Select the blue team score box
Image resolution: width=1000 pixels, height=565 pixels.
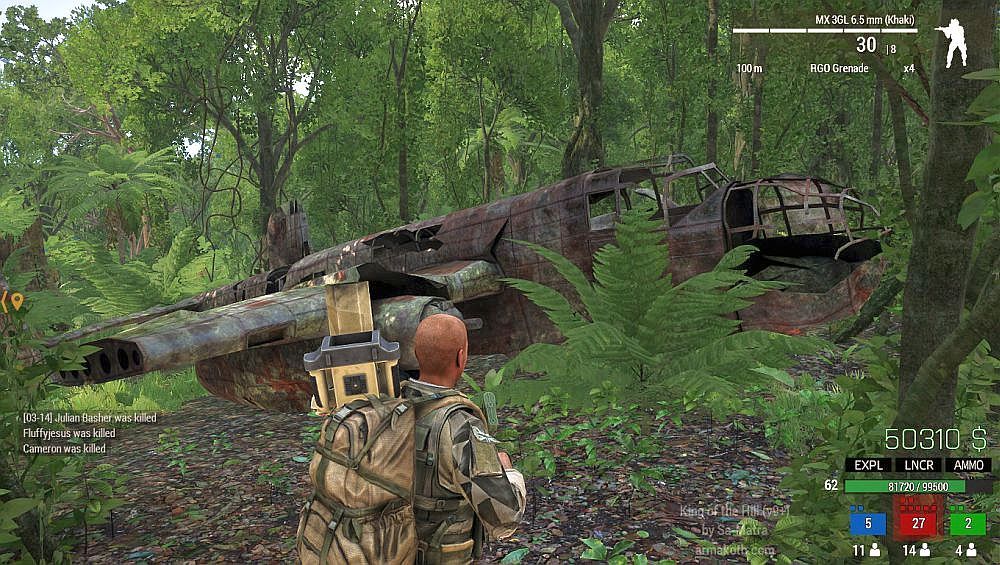[x=868, y=523]
